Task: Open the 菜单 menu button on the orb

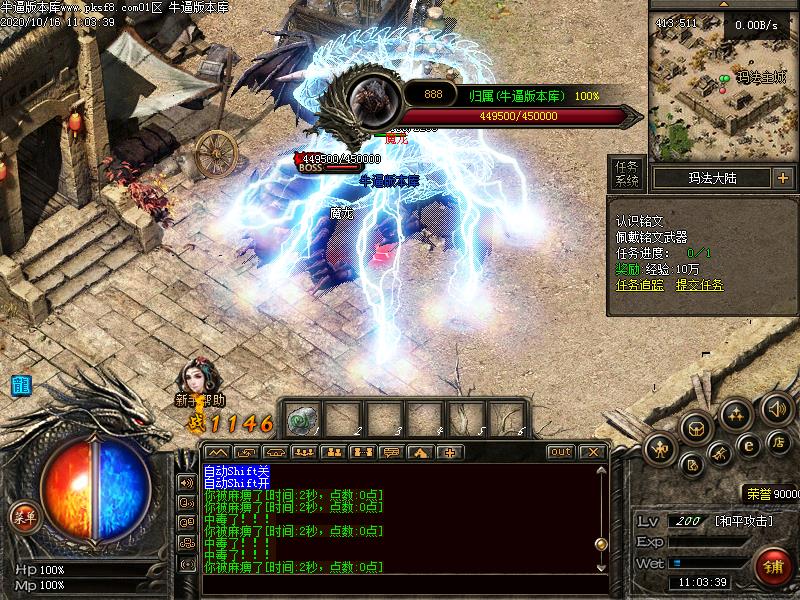Action: tap(25, 517)
